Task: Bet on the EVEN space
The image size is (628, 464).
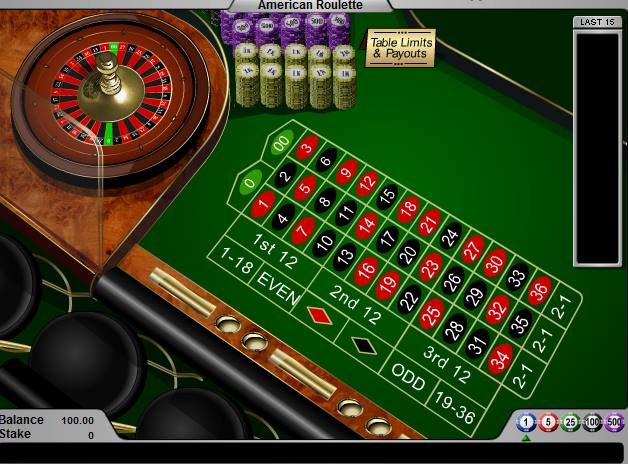Action: [279, 283]
